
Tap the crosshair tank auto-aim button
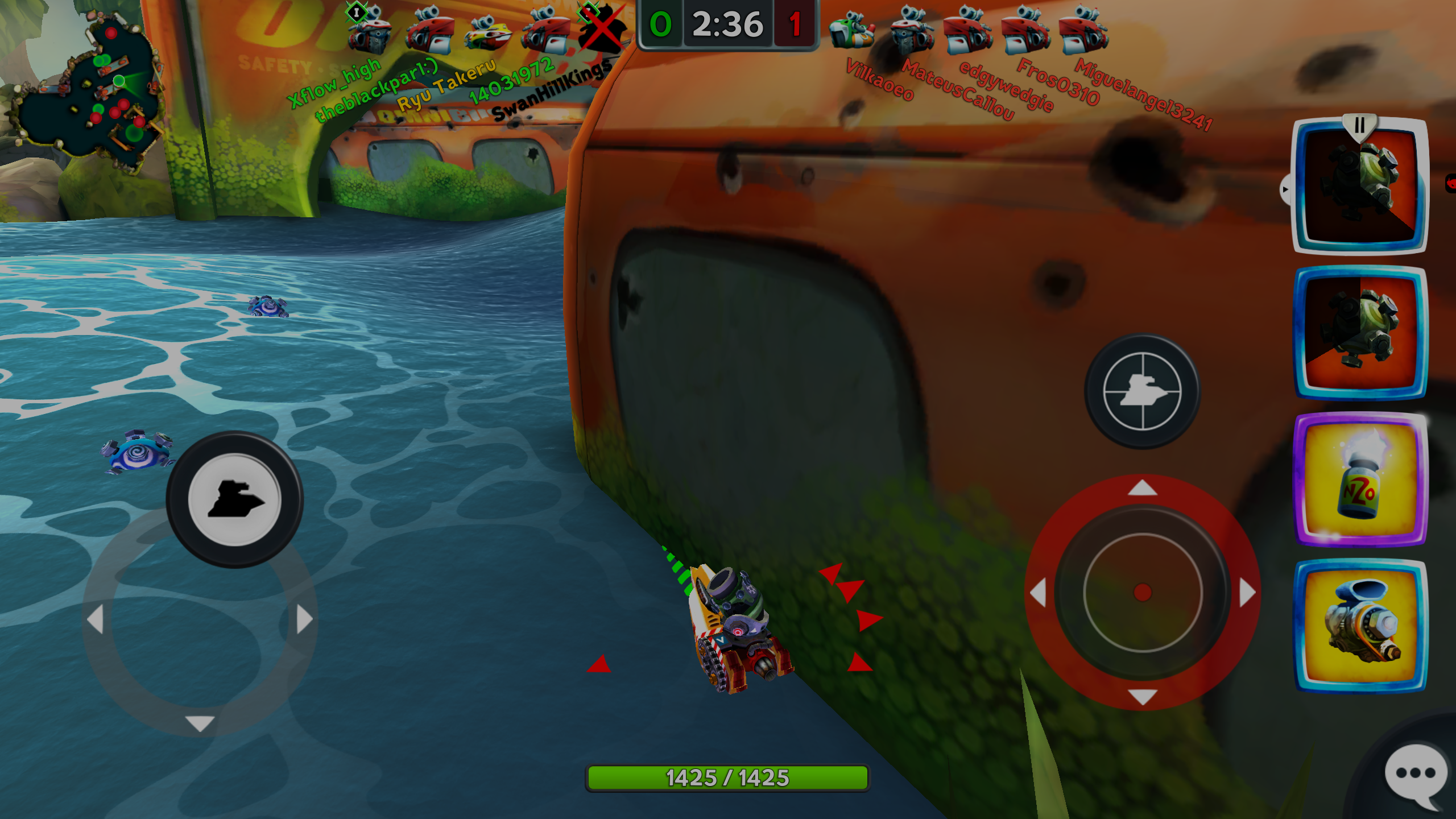(x=1142, y=391)
